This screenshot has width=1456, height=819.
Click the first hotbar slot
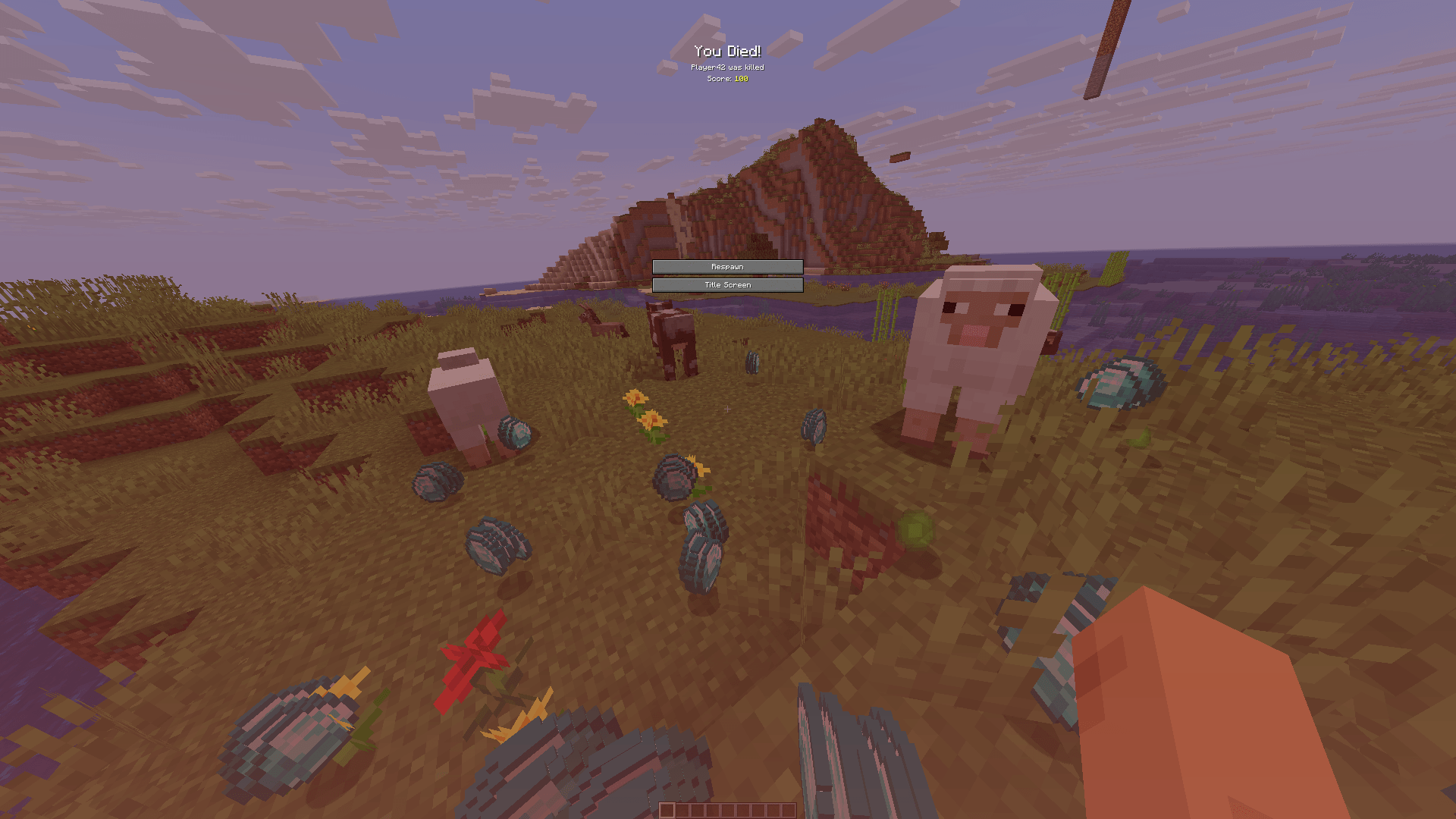click(666, 808)
